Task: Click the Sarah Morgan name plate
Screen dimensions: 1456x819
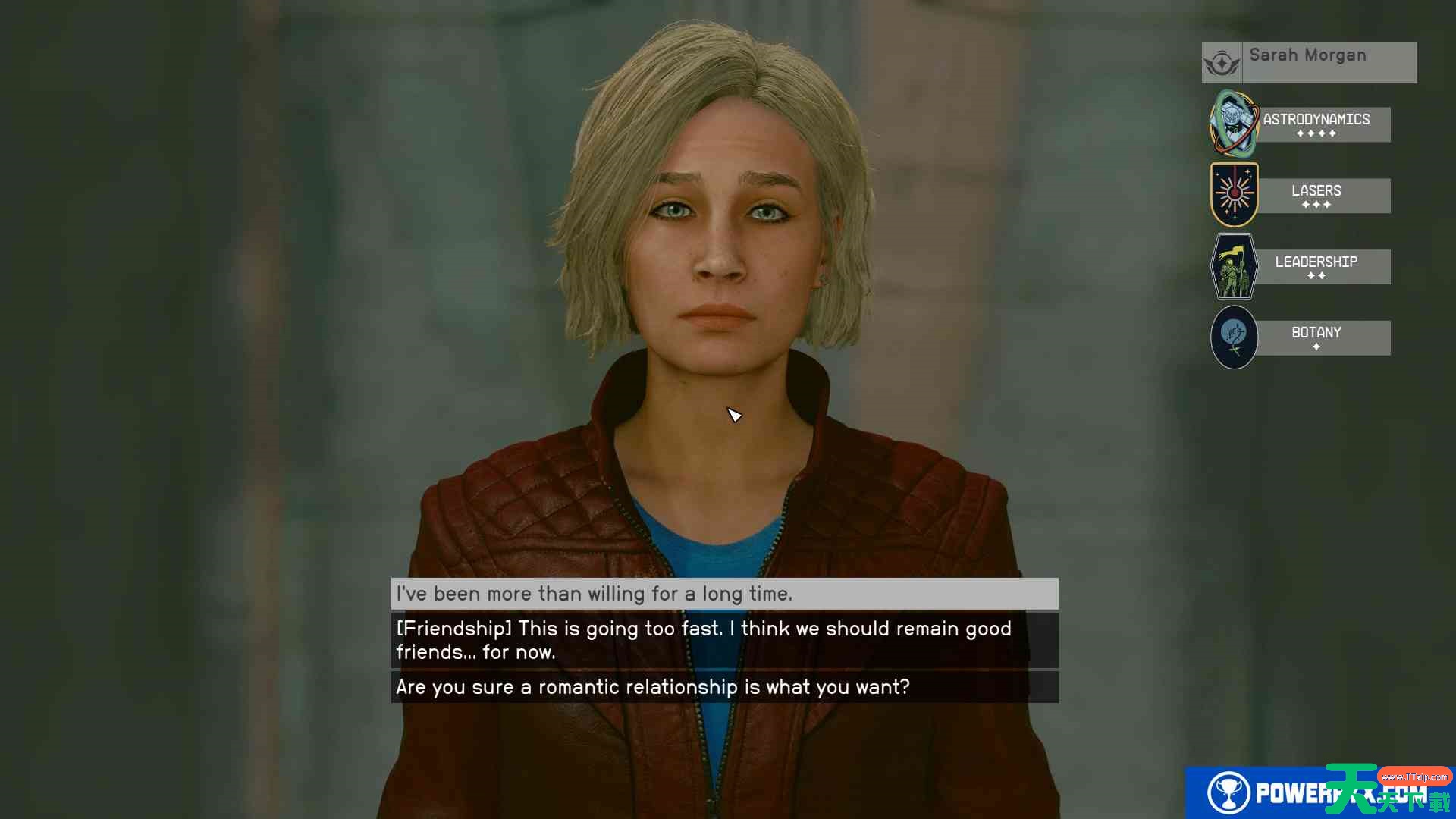Action: tap(1308, 62)
